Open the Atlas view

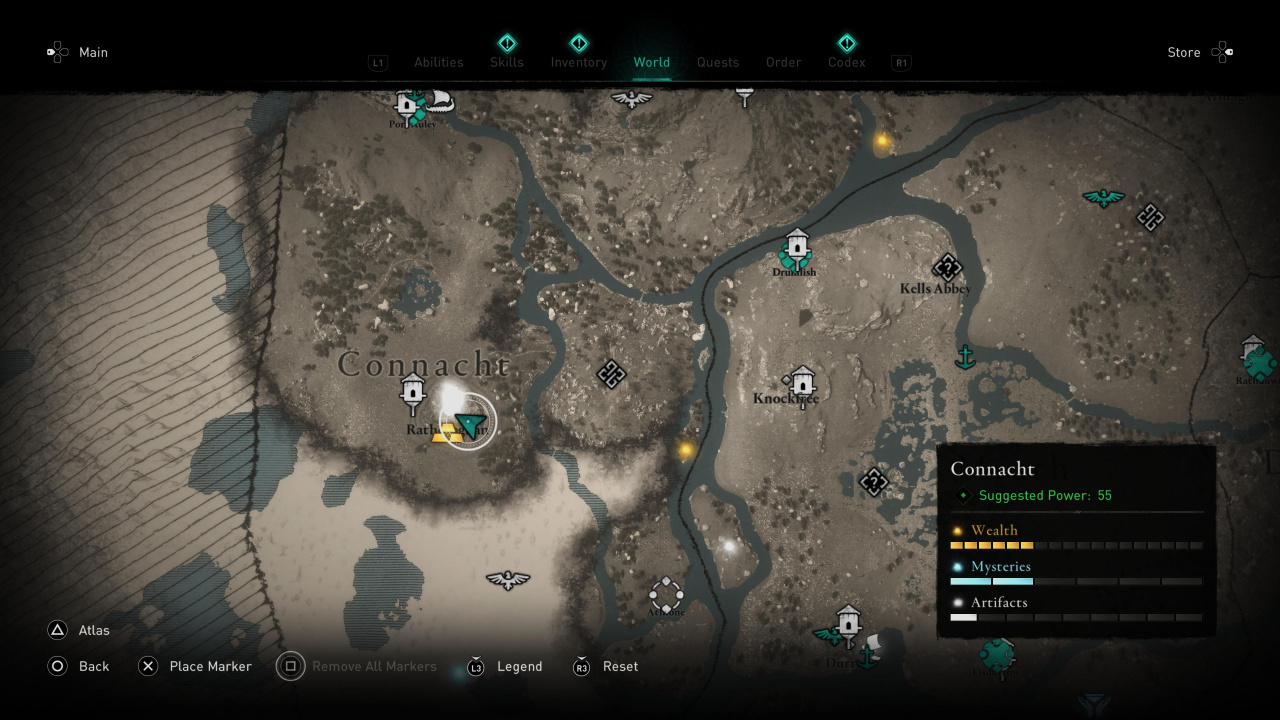pyautogui.click(x=94, y=630)
